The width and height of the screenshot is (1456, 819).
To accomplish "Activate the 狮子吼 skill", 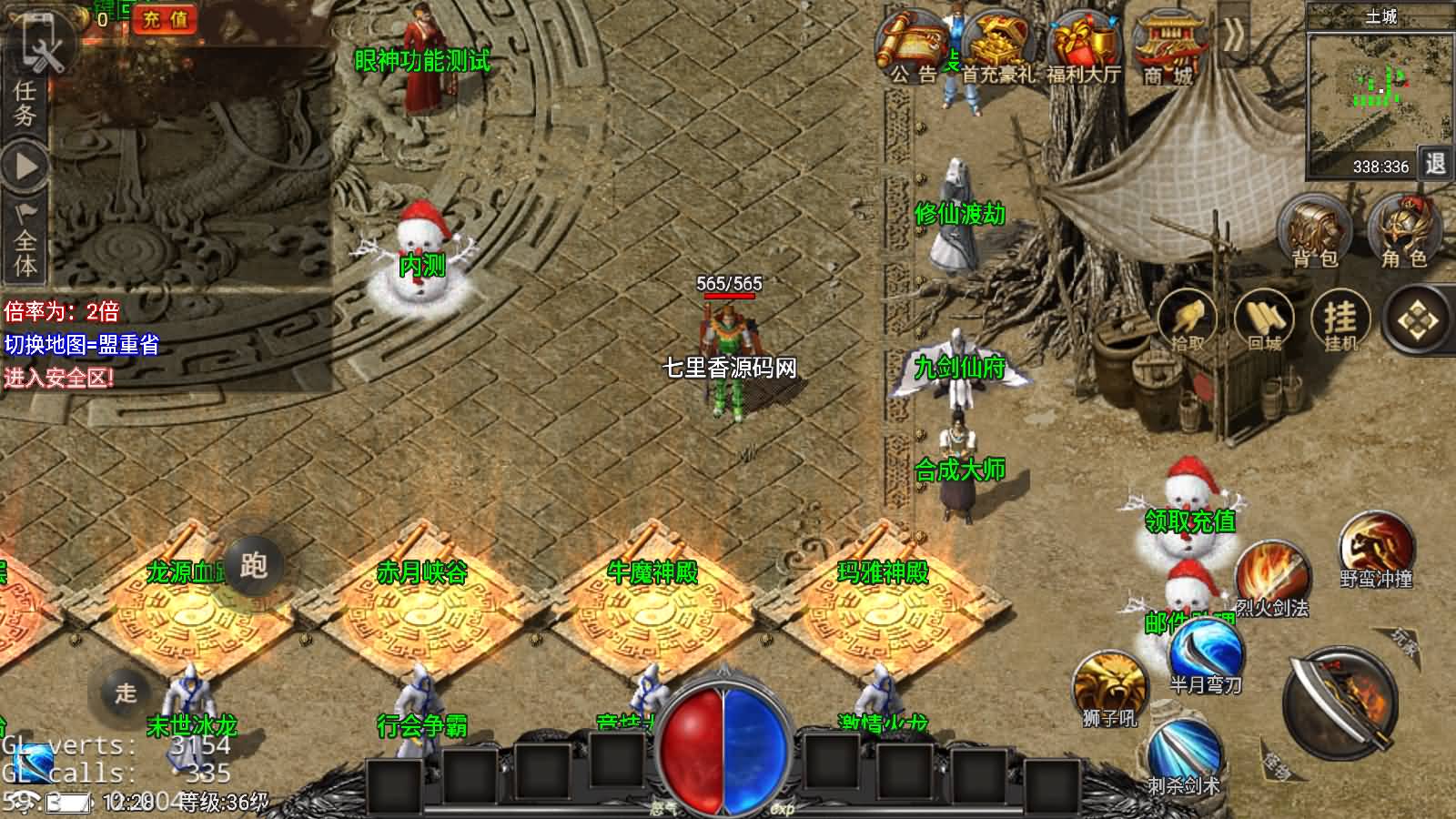I will 1109,687.
